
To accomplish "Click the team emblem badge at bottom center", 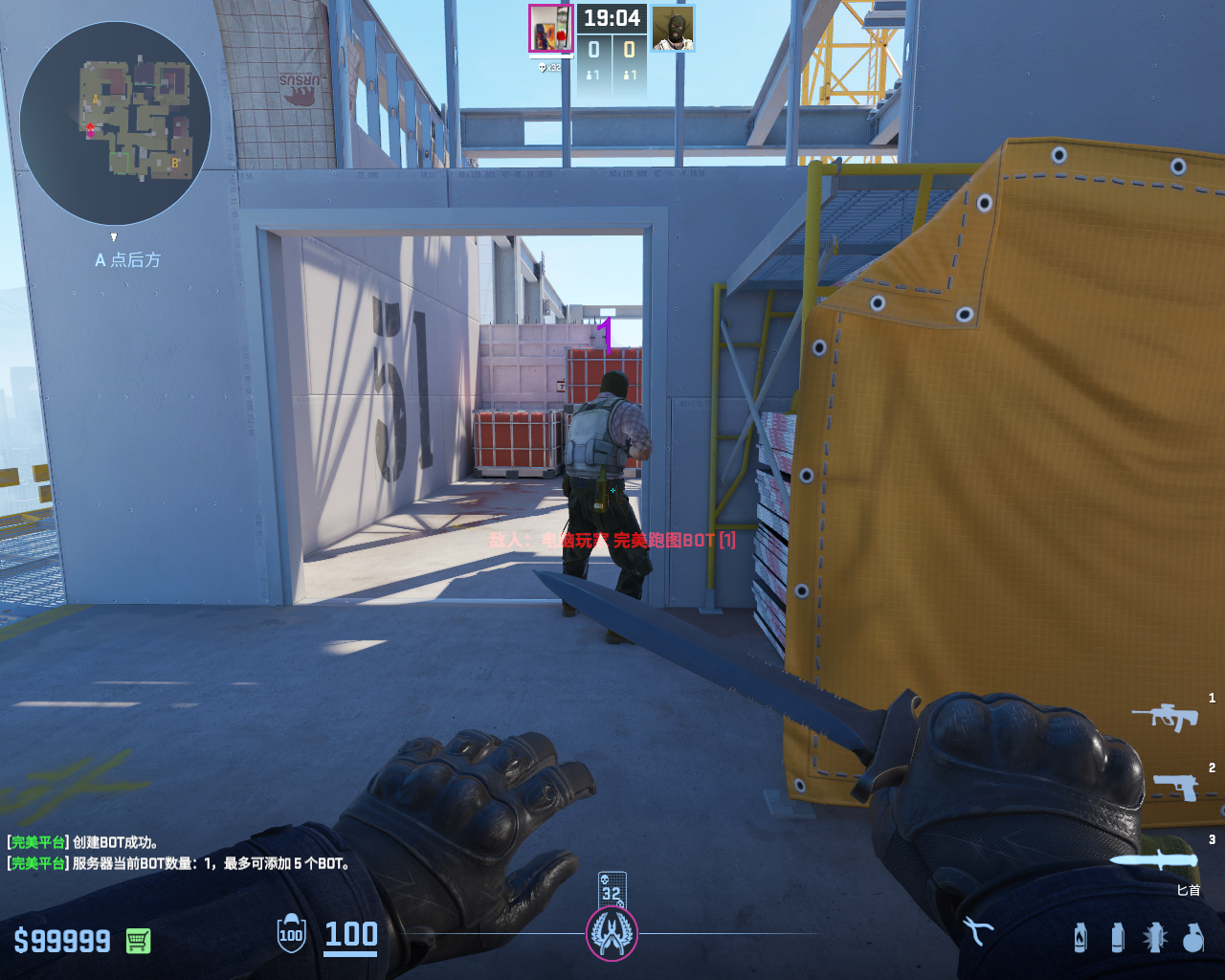I will point(612,933).
